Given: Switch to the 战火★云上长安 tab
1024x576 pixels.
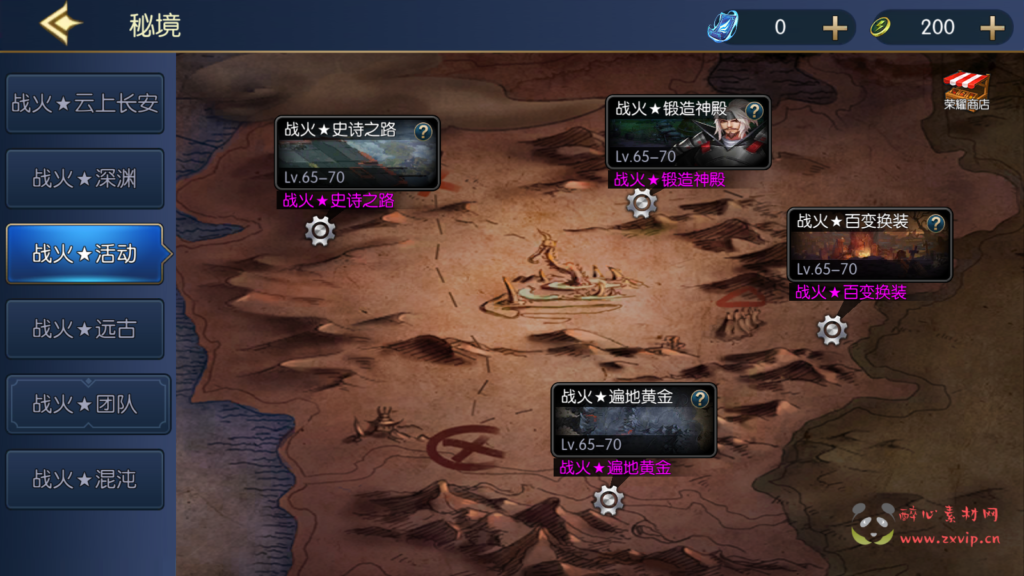Looking at the screenshot, I should [x=85, y=103].
